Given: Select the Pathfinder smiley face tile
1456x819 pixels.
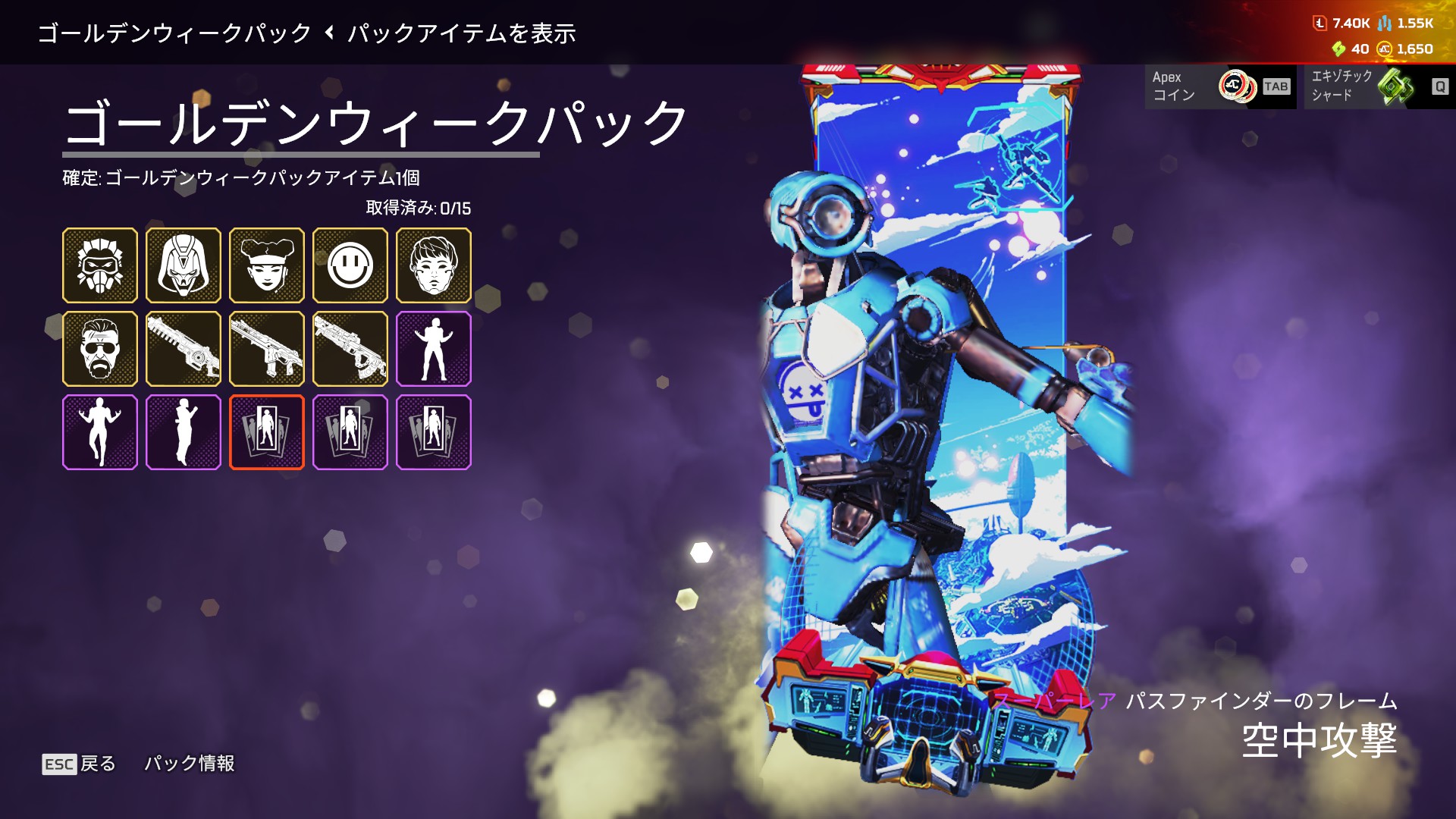Looking at the screenshot, I should pos(350,265).
